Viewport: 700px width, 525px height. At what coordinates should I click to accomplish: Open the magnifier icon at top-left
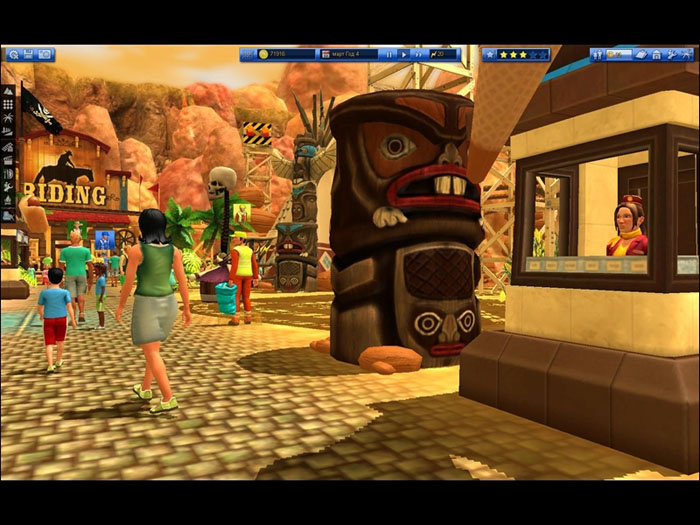pos(12,54)
